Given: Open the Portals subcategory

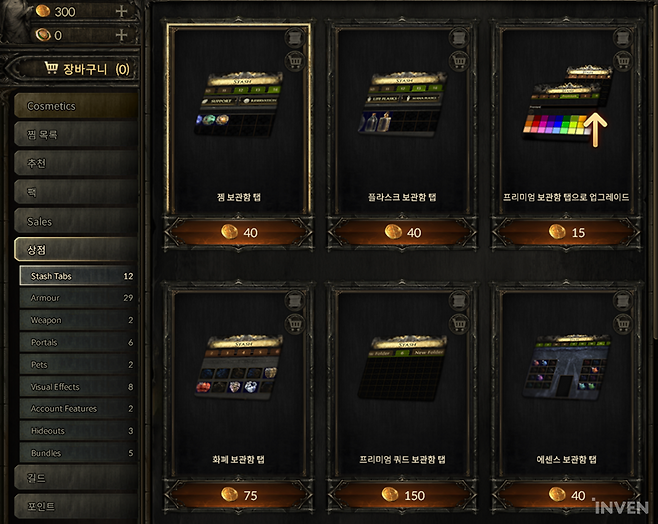Looking at the screenshot, I should coord(77,342).
